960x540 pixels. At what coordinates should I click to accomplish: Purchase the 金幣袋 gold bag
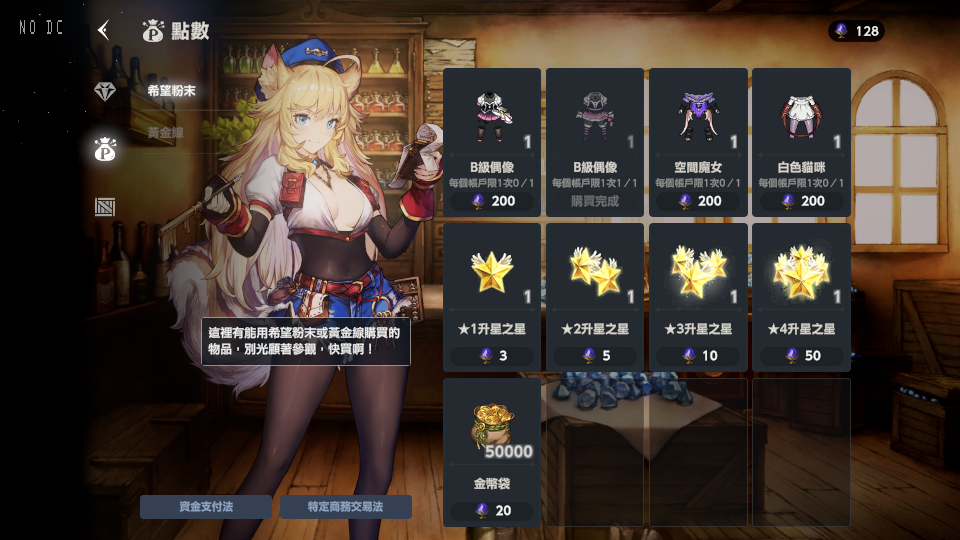point(491,452)
